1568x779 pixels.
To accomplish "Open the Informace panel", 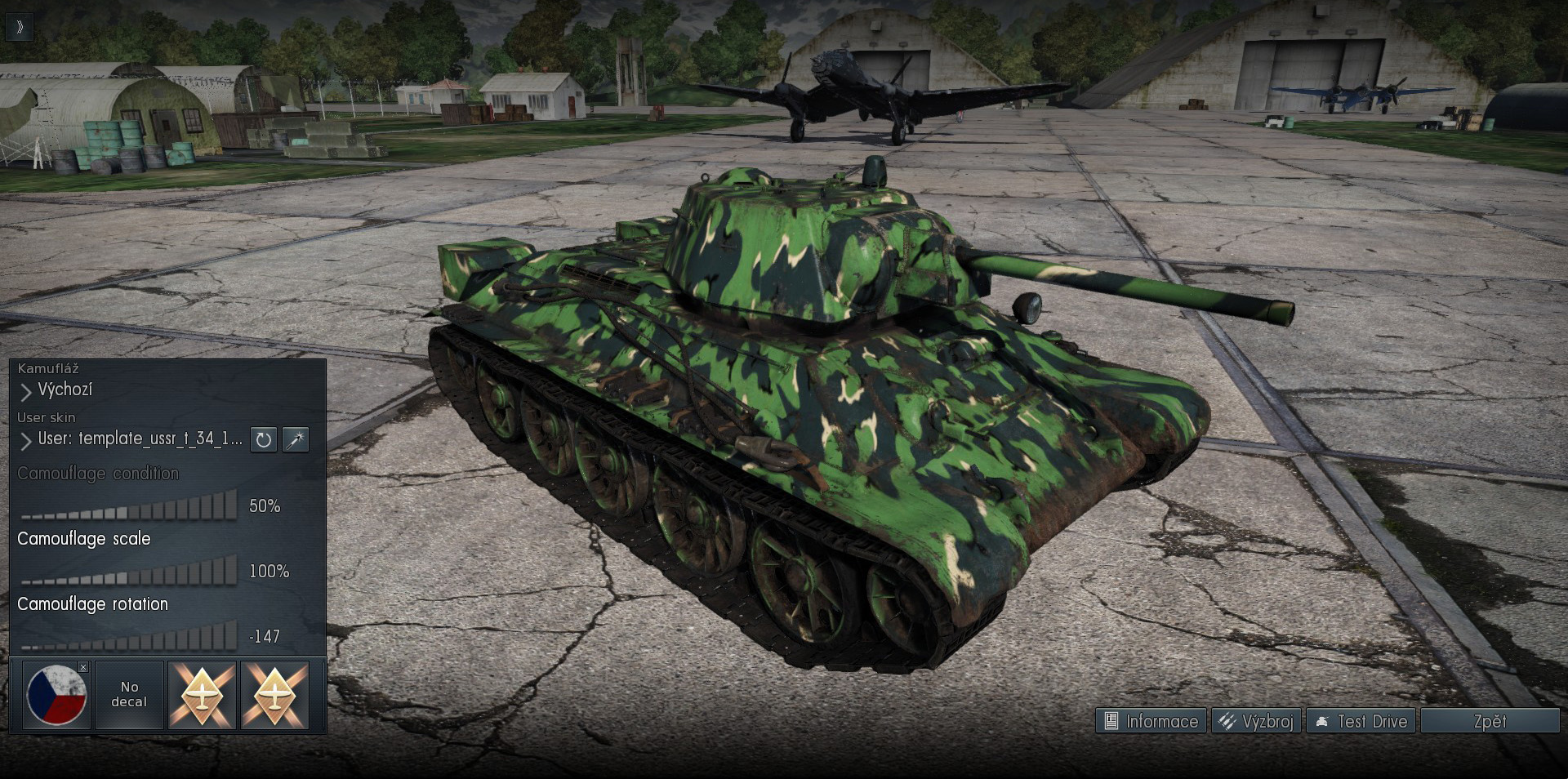I will pyautogui.click(x=1150, y=721).
